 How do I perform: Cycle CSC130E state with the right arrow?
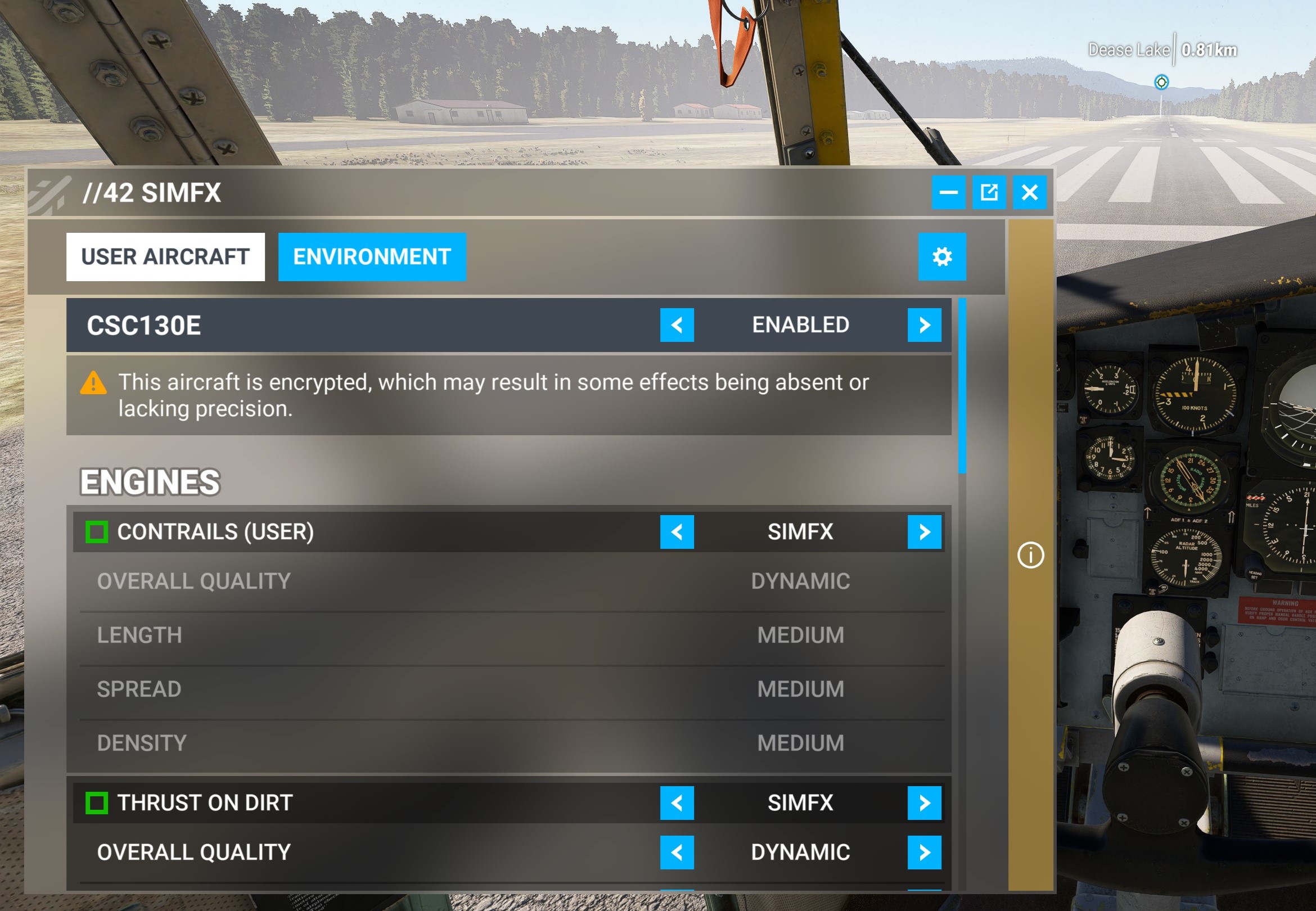[x=923, y=326]
